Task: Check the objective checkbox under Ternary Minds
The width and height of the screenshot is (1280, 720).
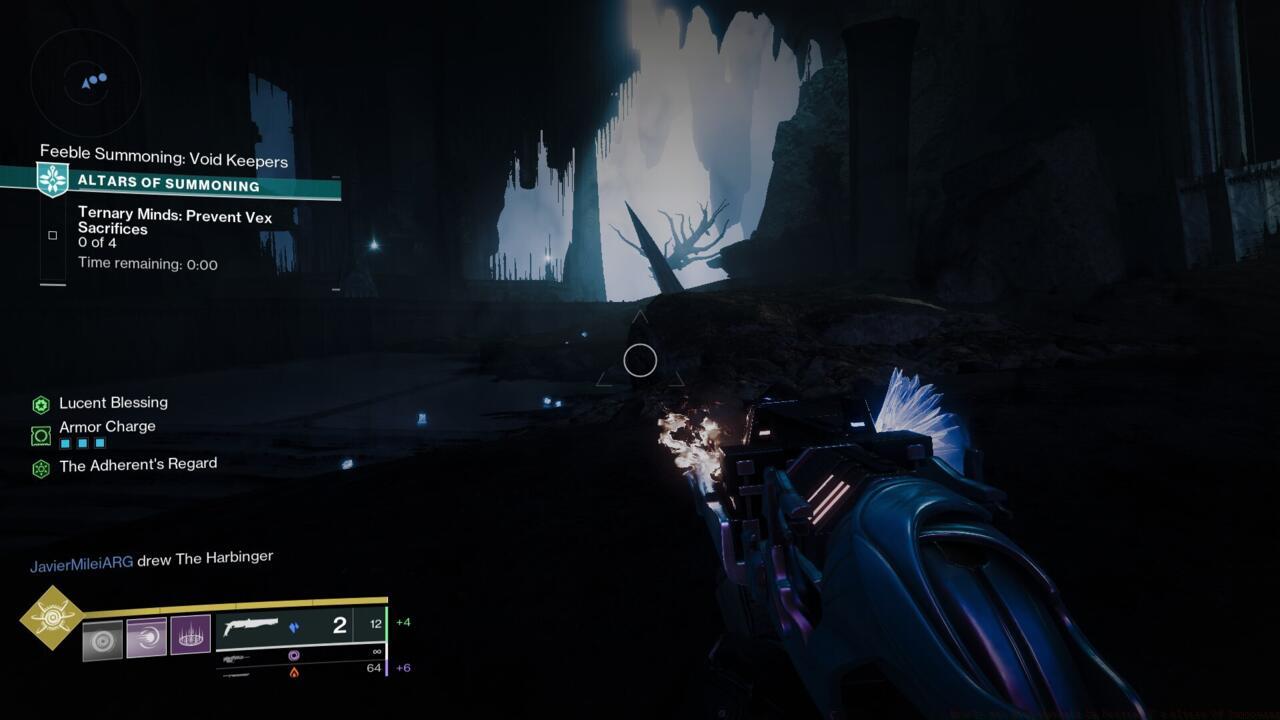Action: click(52, 234)
